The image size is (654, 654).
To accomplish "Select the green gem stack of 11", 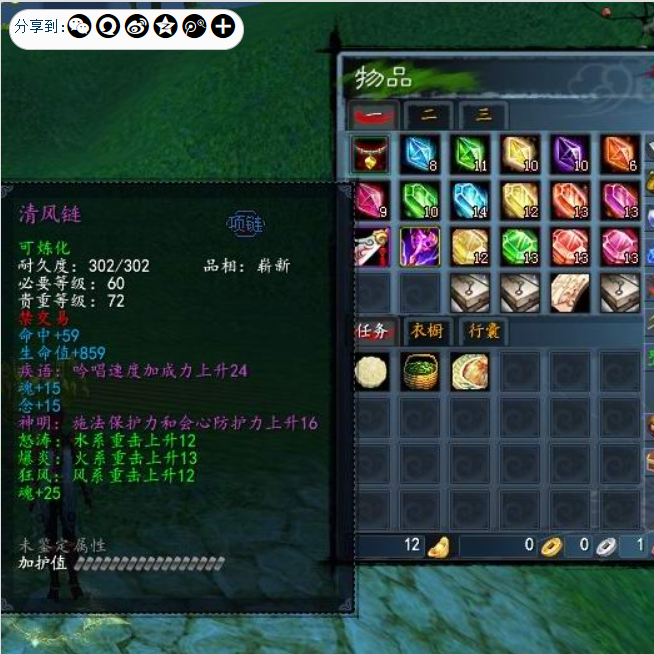I will coord(469,154).
